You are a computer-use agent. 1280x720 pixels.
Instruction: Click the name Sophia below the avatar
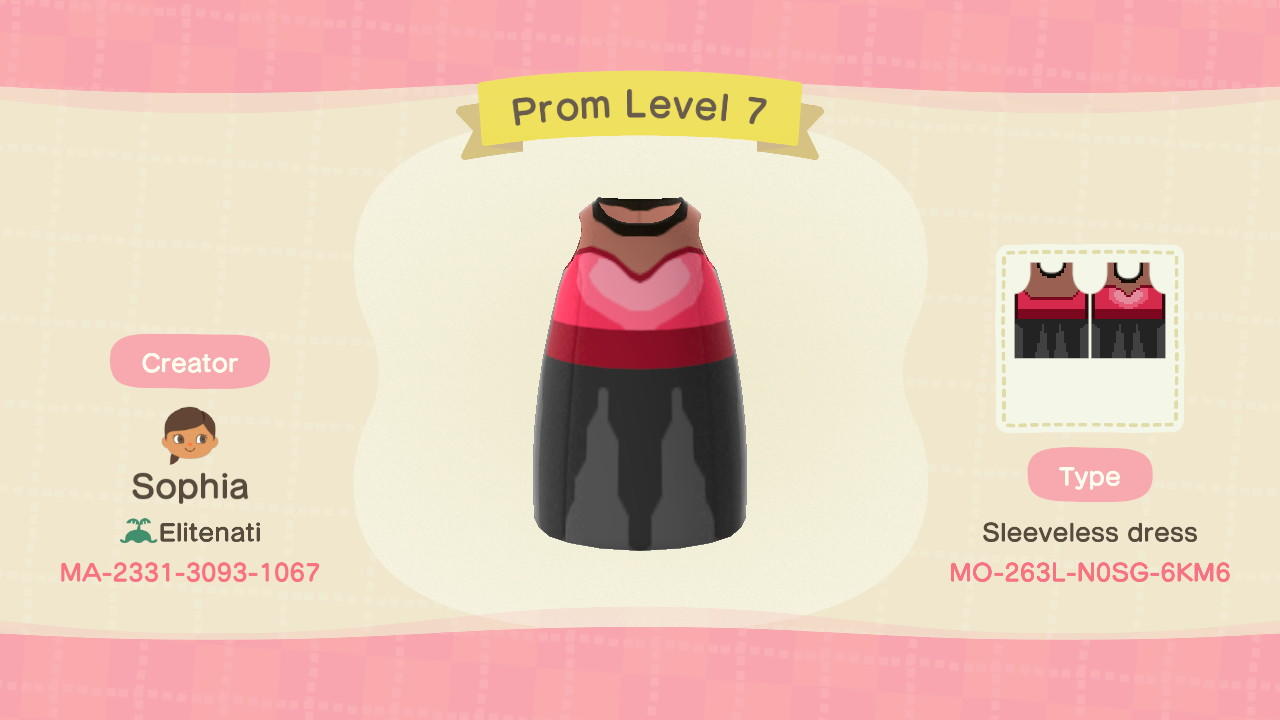pos(189,487)
